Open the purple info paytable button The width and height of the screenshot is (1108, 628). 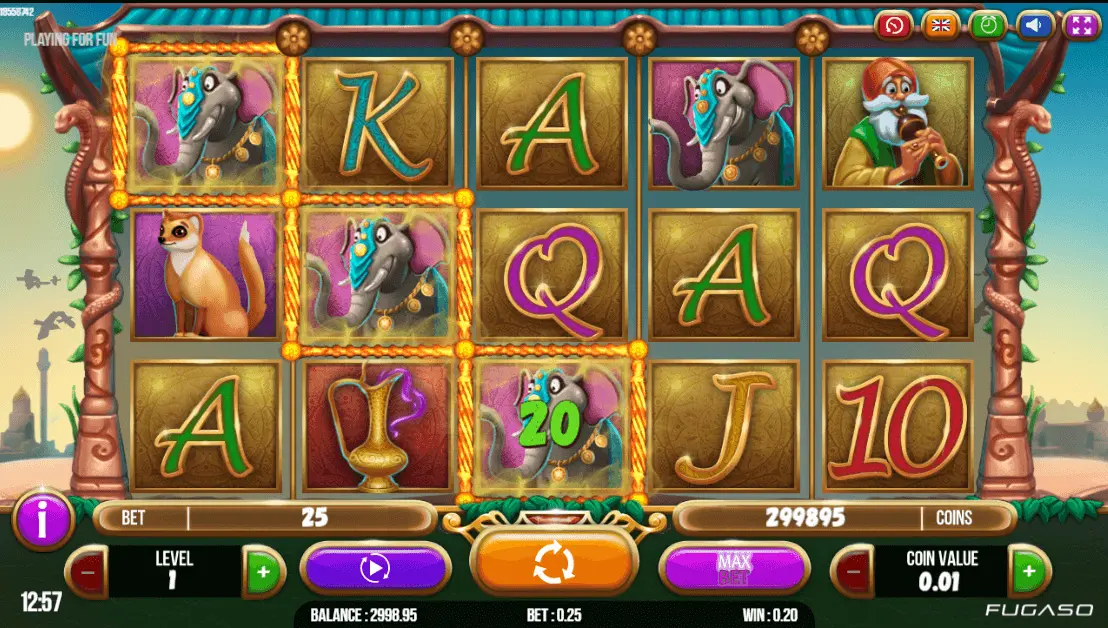click(42, 519)
